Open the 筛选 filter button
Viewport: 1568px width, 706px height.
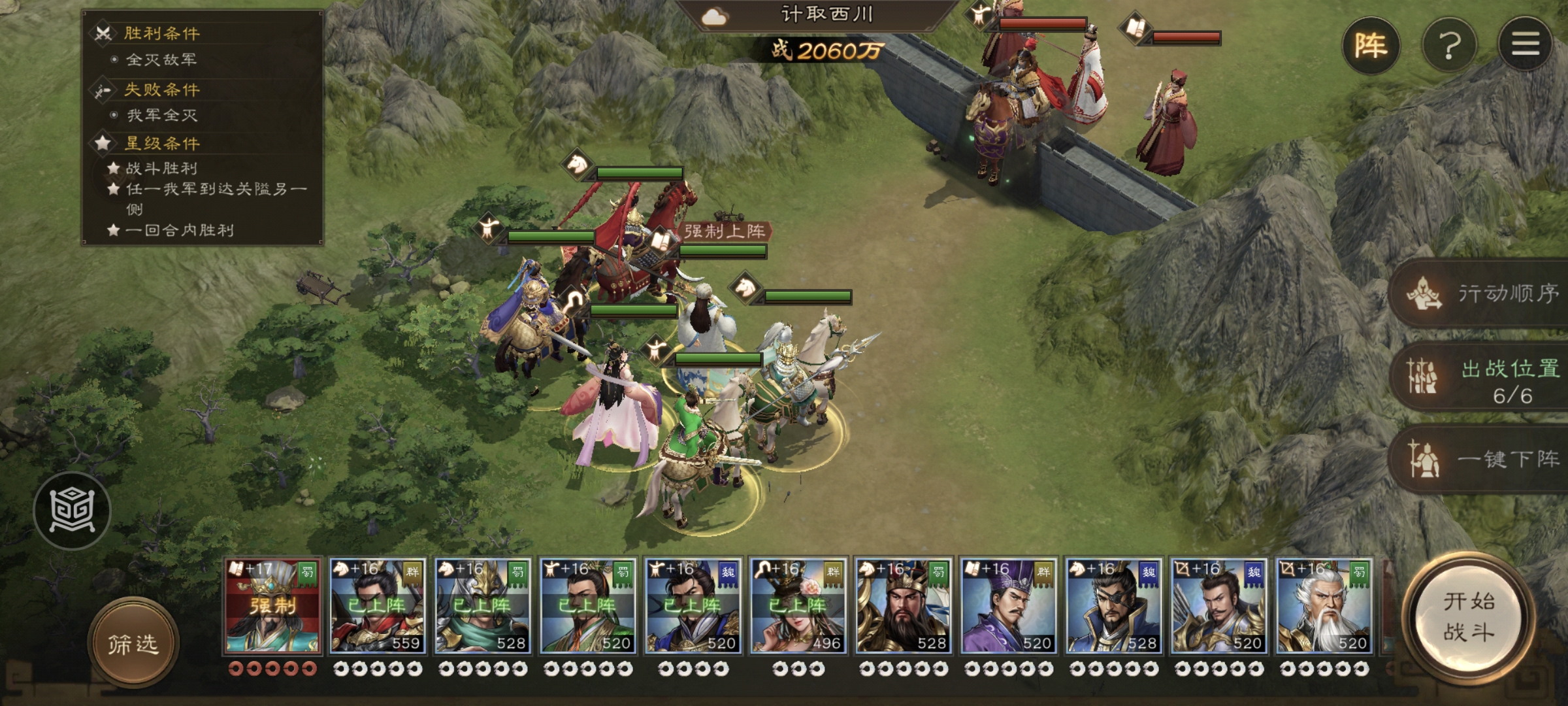click(133, 644)
